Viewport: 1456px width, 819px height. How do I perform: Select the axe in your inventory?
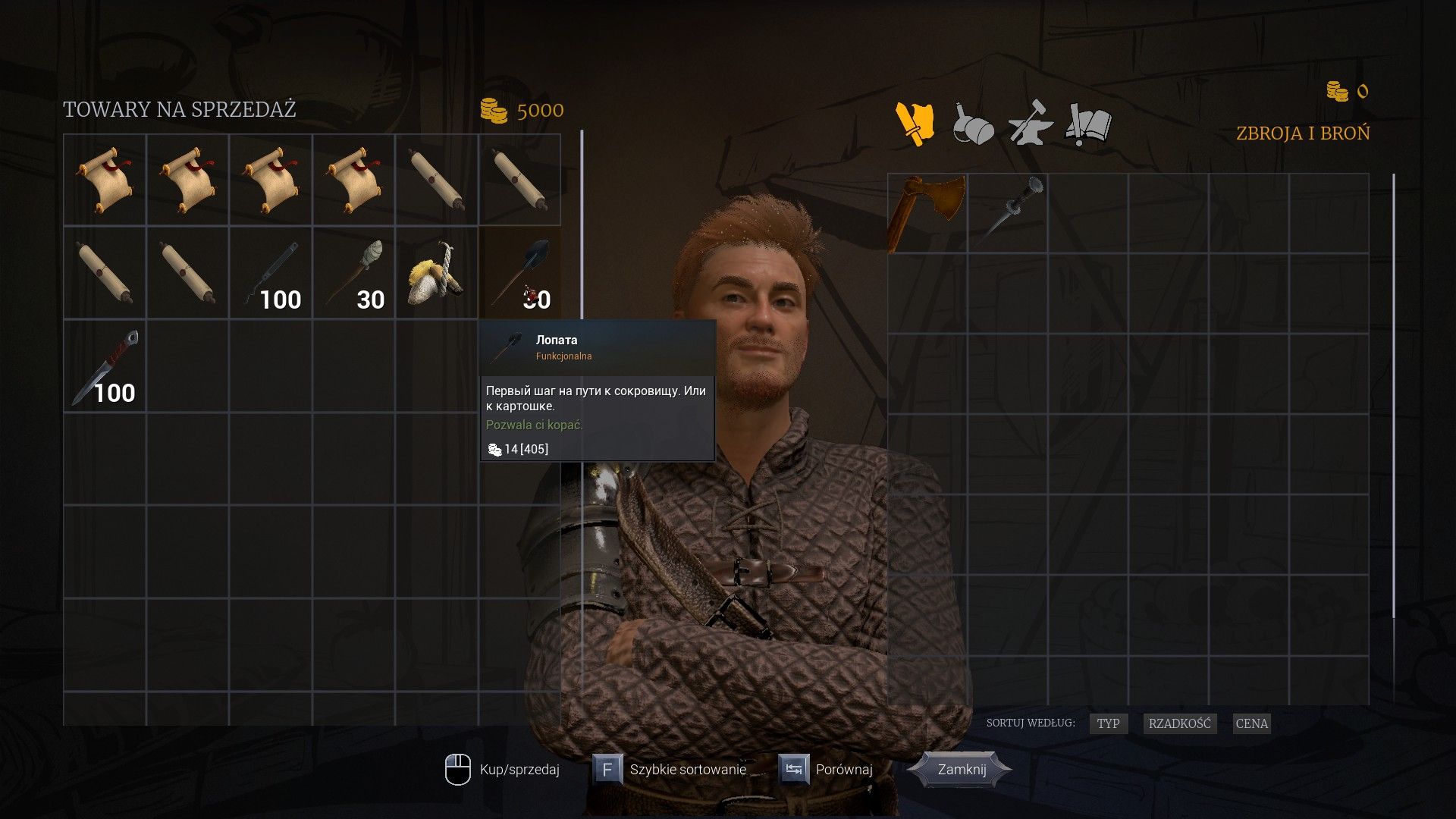(x=927, y=212)
